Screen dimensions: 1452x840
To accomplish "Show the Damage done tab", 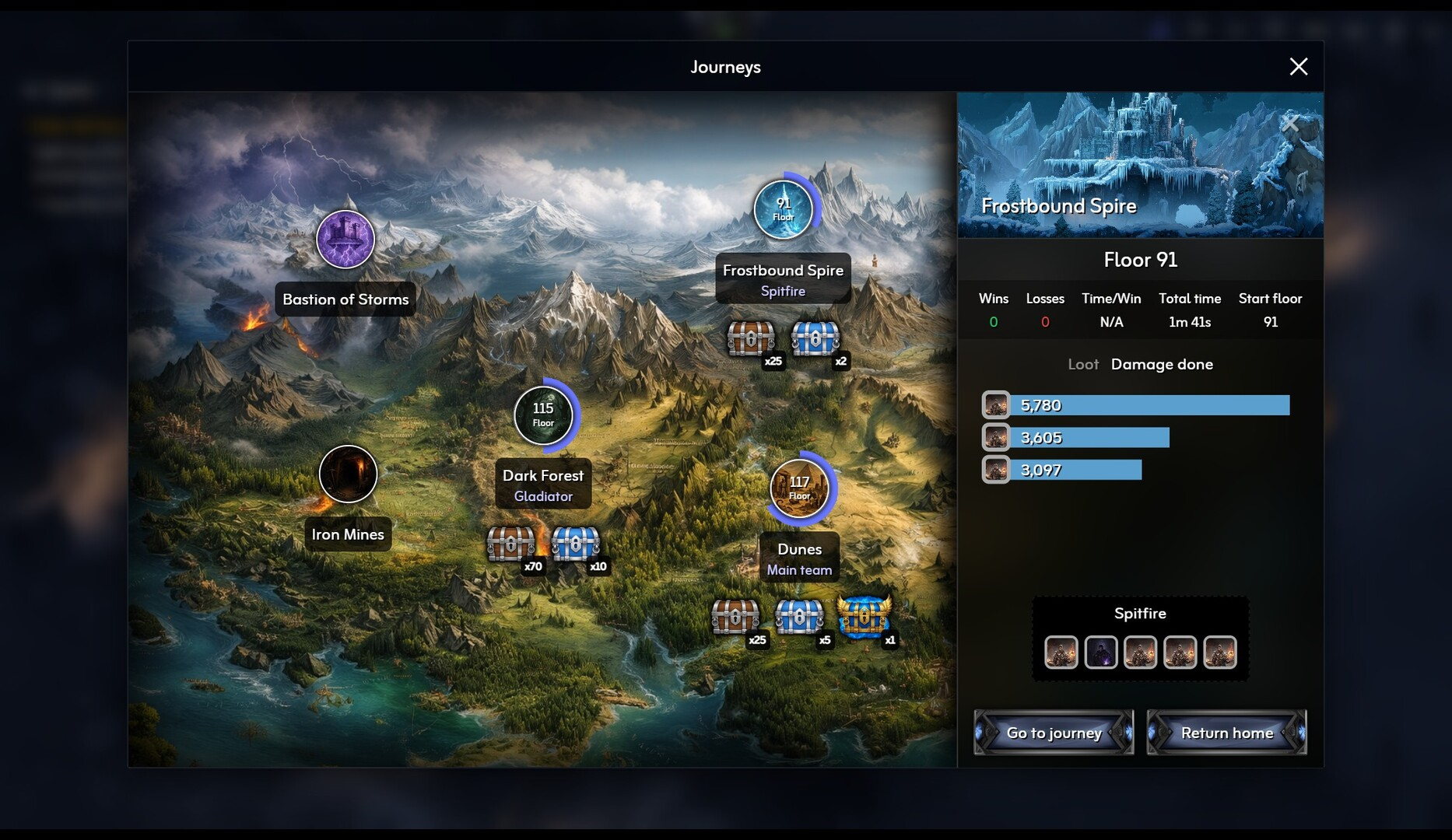I will [x=1162, y=364].
